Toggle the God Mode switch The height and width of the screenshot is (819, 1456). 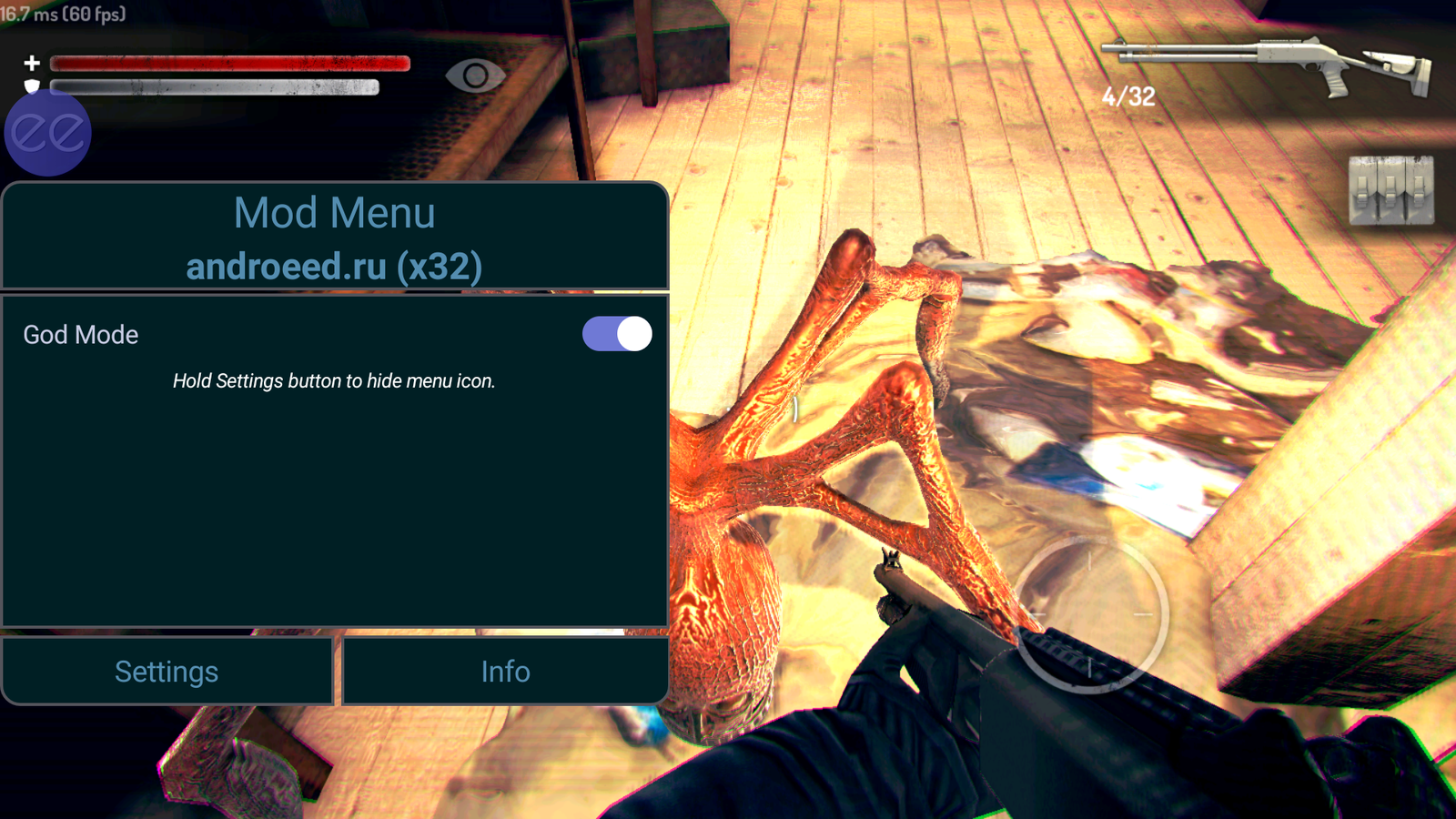click(617, 334)
